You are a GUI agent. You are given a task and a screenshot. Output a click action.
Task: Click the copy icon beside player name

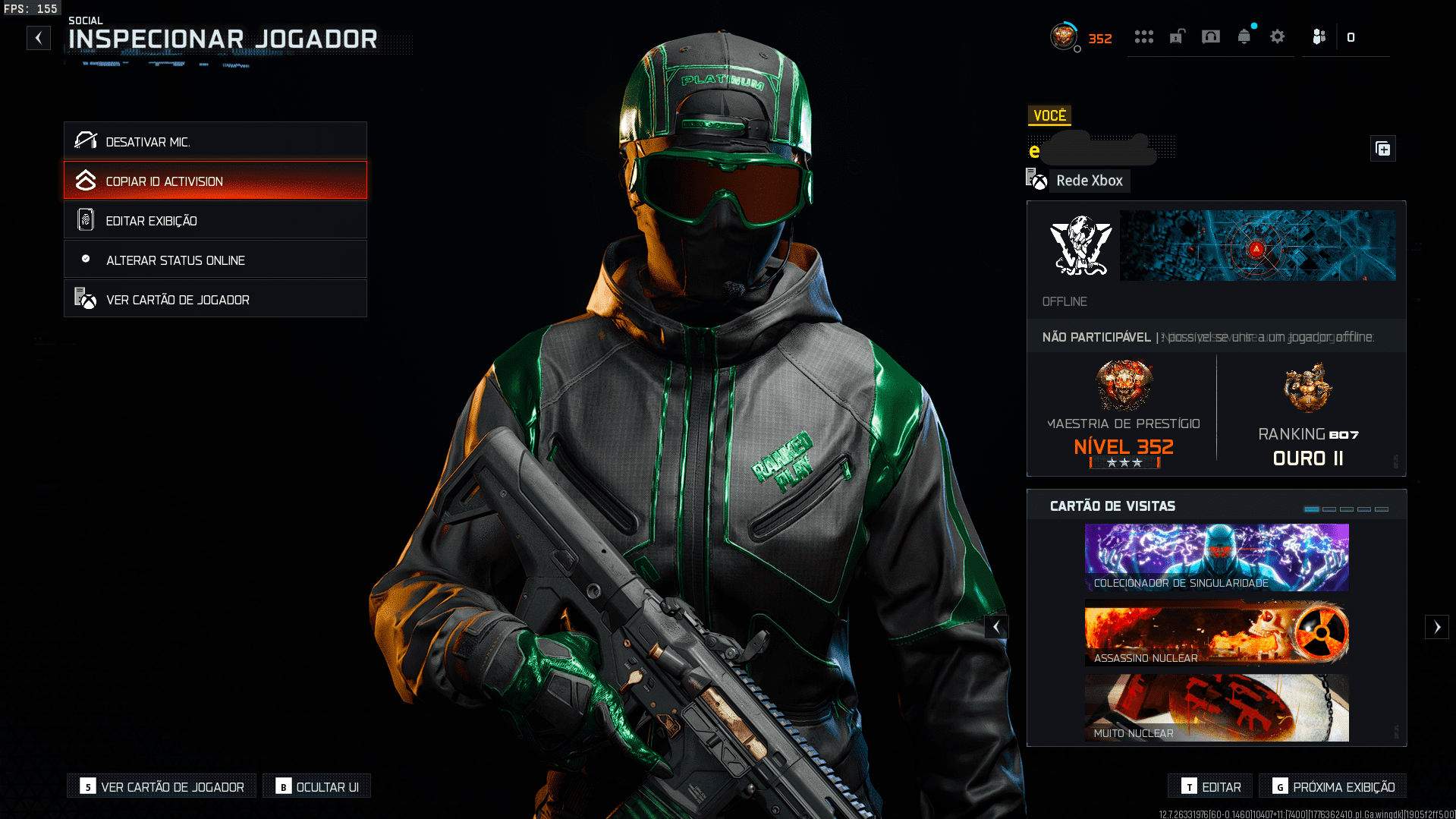coord(1383,149)
